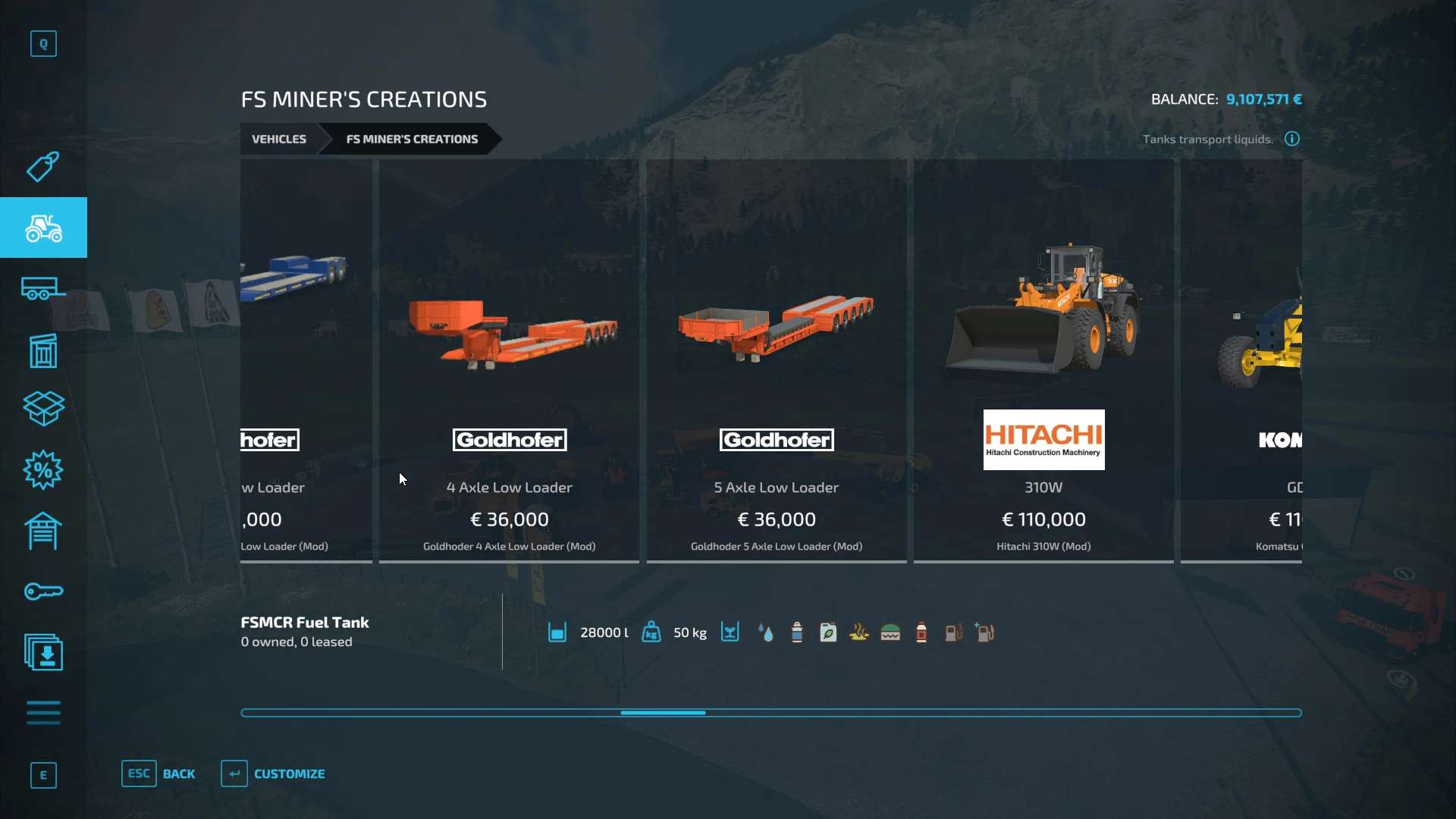
Task: Open the Sales discount percent category
Action: click(x=43, y=470)
